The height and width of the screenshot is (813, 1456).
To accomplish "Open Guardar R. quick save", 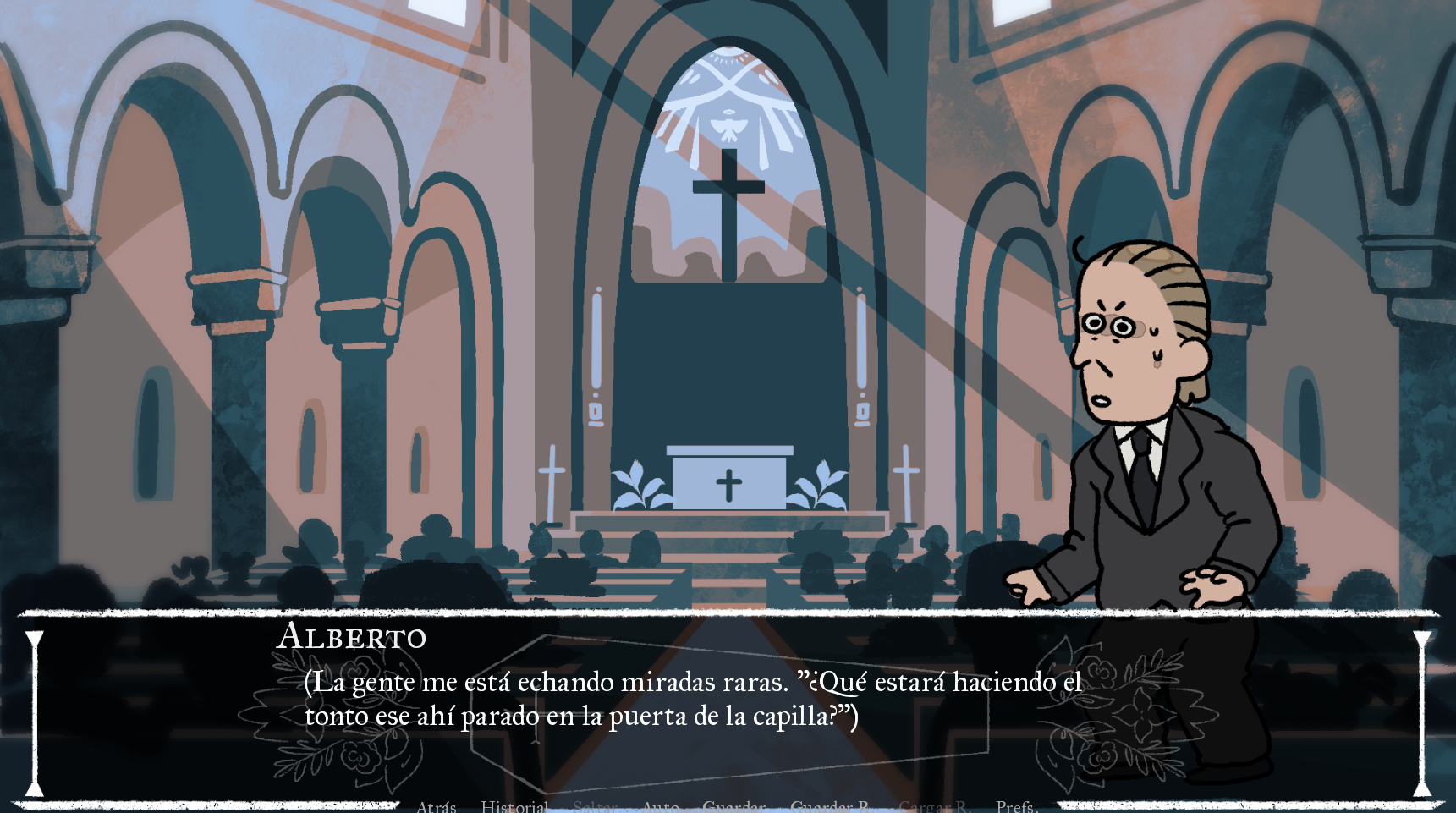I will coord(827,806).
